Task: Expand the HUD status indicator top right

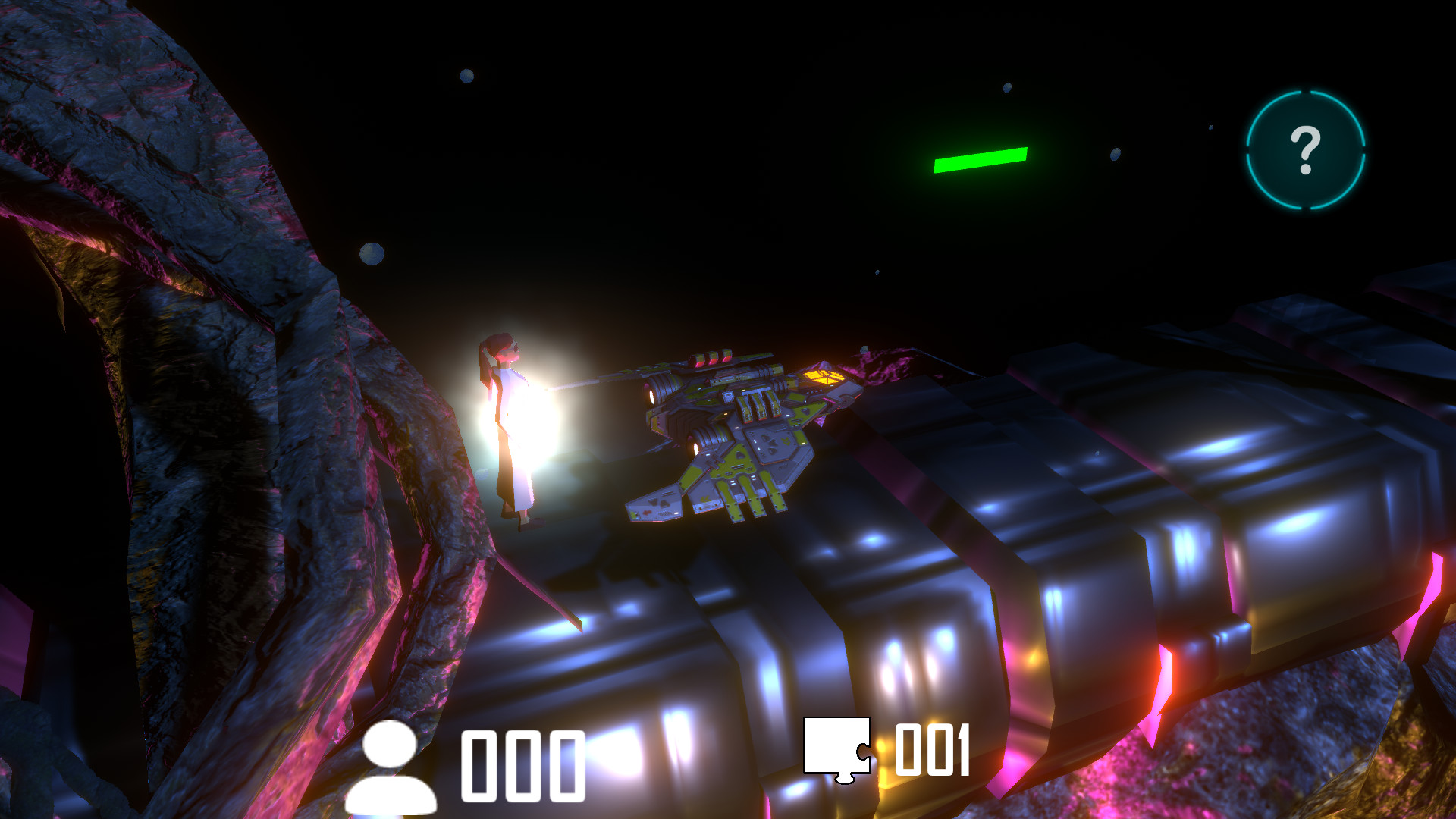Action: coord(1306,149)
